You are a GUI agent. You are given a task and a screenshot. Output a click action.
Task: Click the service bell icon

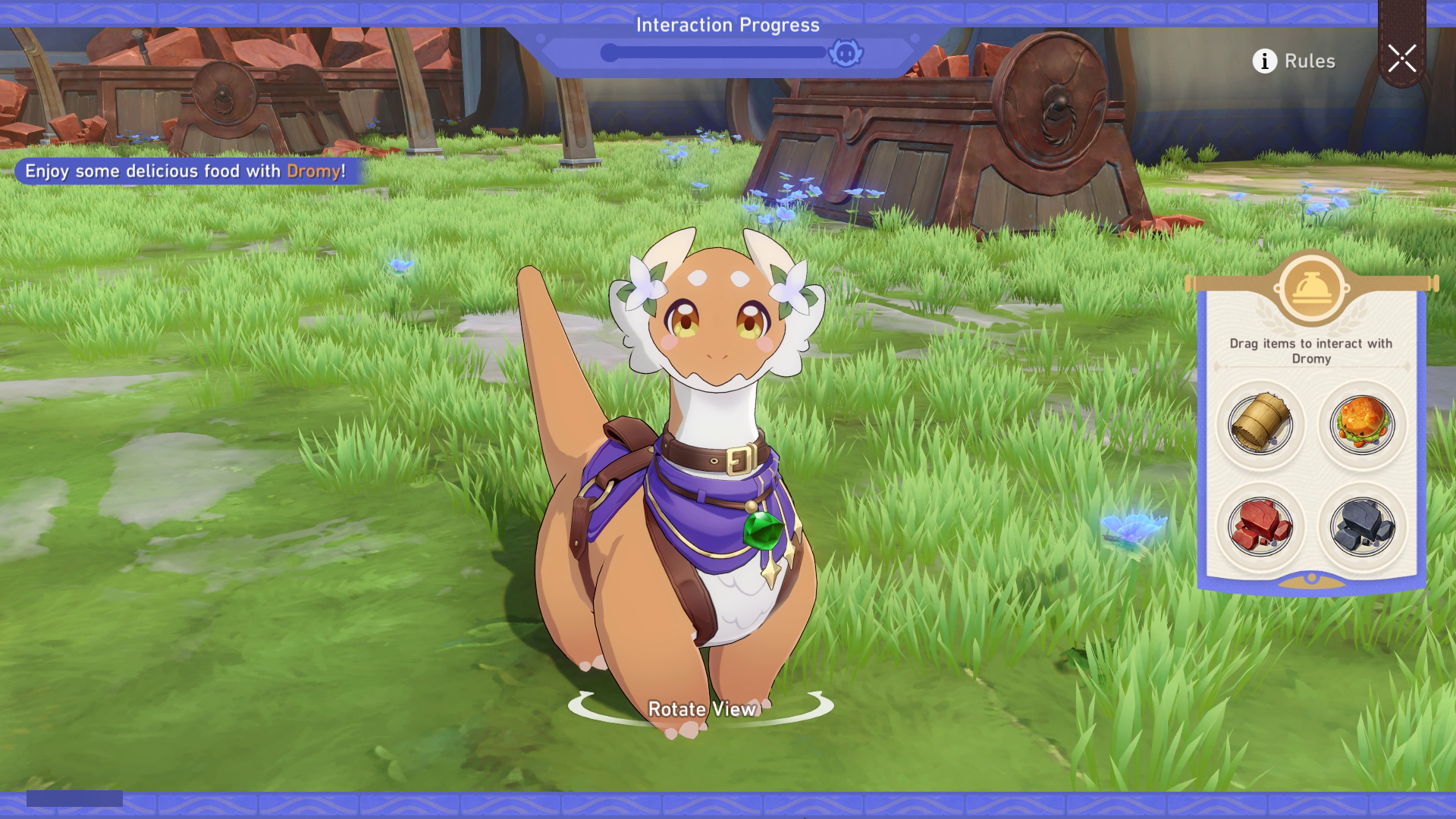pos(1311,289)
